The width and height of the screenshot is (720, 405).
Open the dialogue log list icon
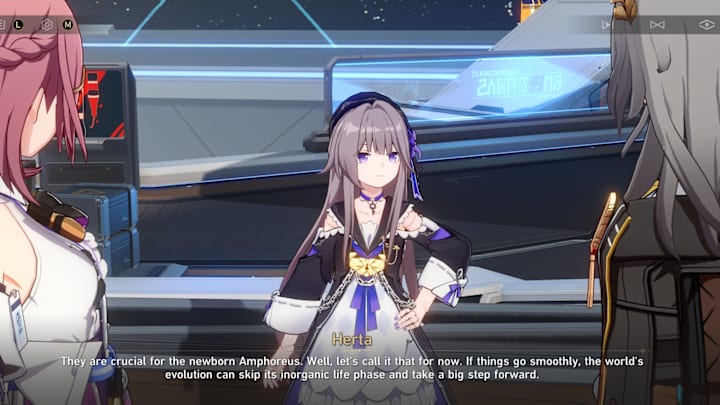(4, 24)
